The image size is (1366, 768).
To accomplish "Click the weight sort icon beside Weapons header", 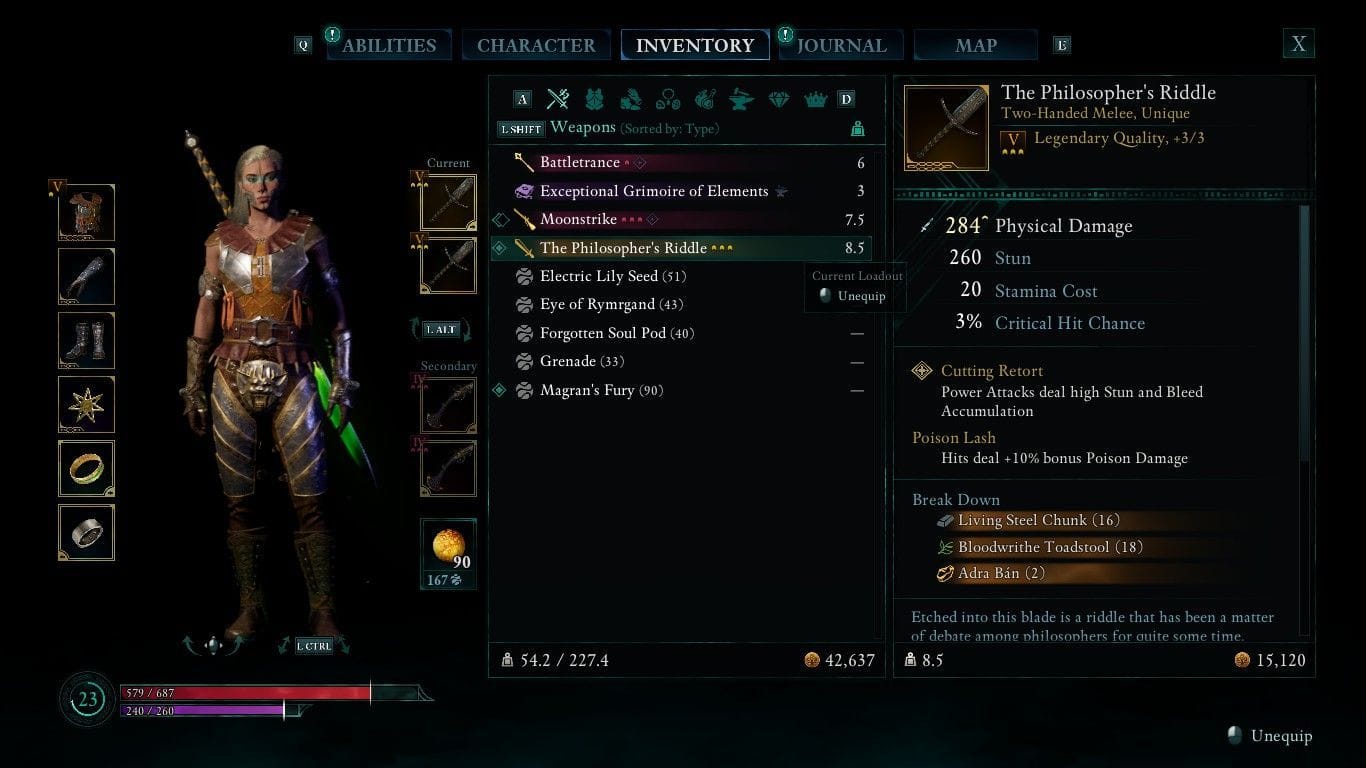I will 859,128.
